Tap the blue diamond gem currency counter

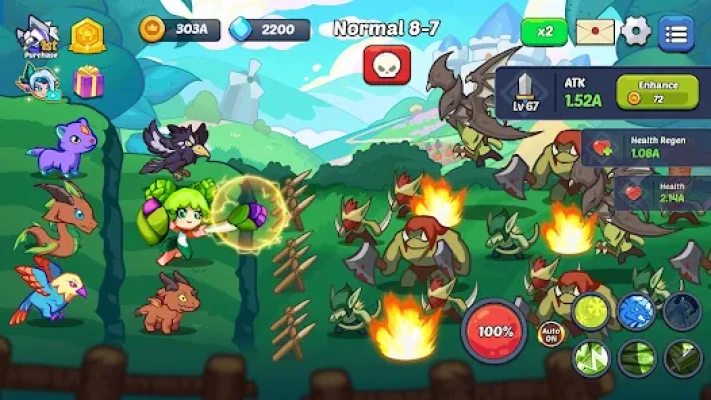pyautogui.click(x=263, y=30)
